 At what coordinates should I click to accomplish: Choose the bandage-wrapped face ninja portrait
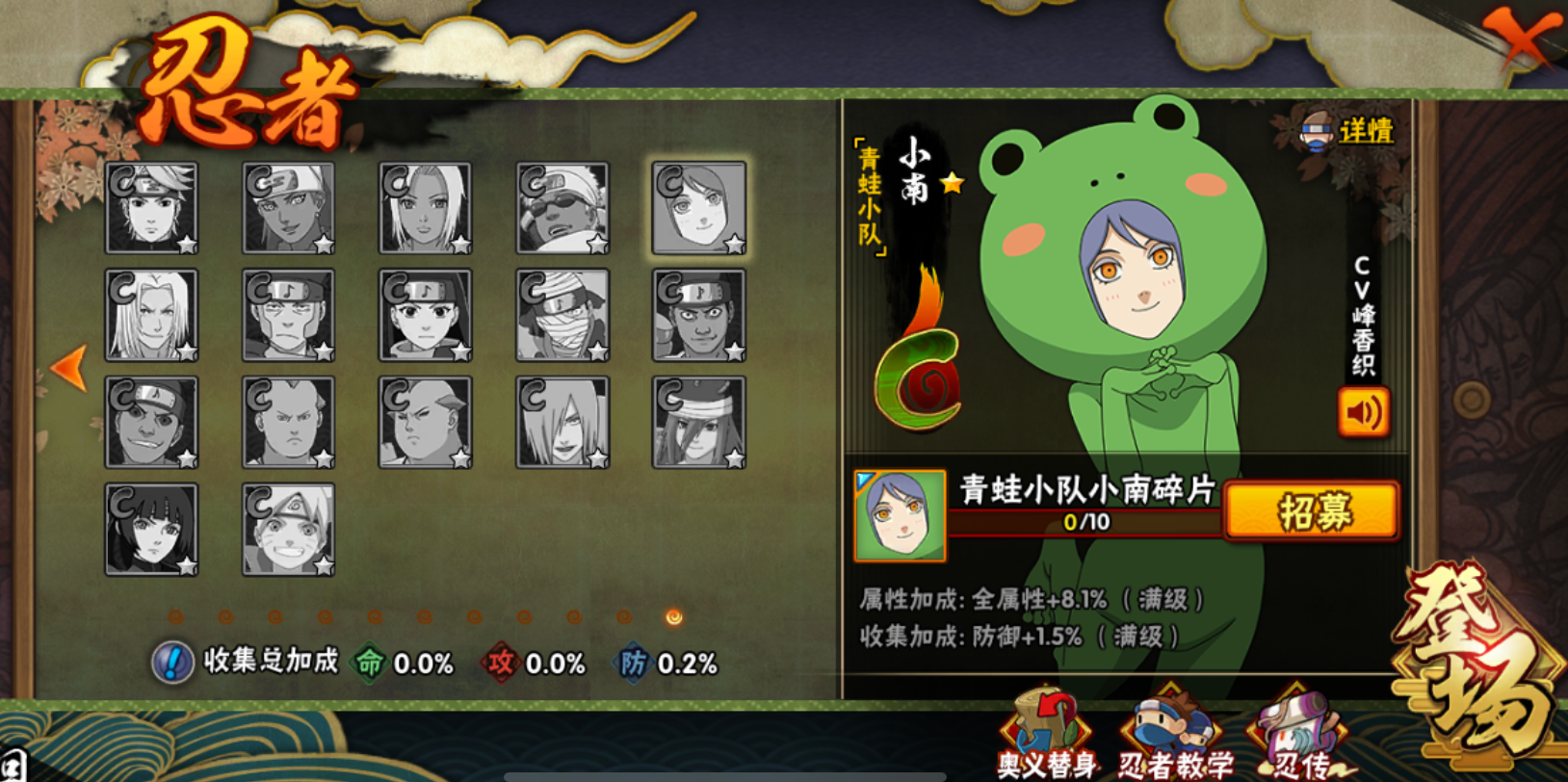point(562,316)
